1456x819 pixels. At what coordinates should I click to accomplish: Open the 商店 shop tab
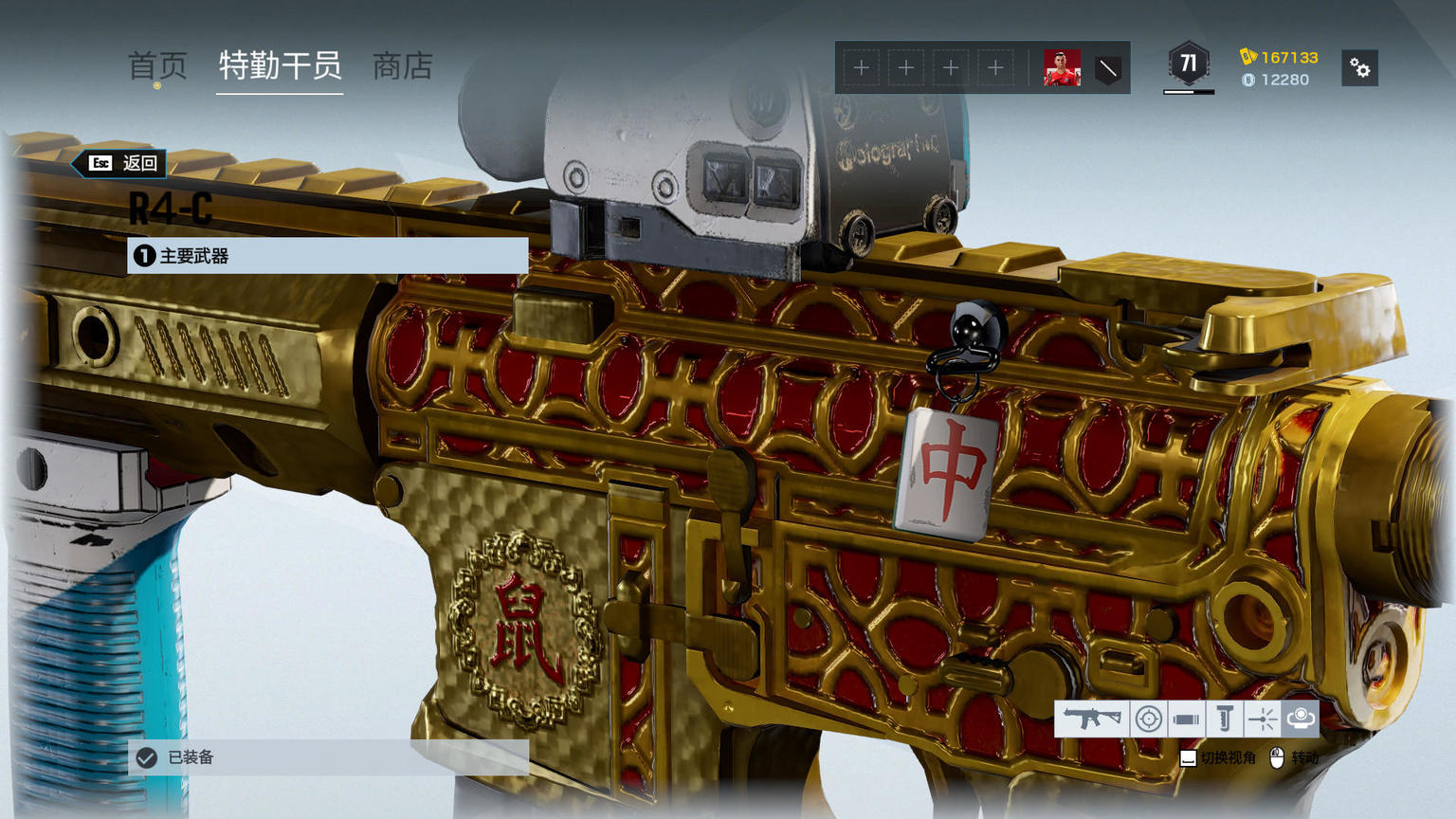(x=403, y=66)
